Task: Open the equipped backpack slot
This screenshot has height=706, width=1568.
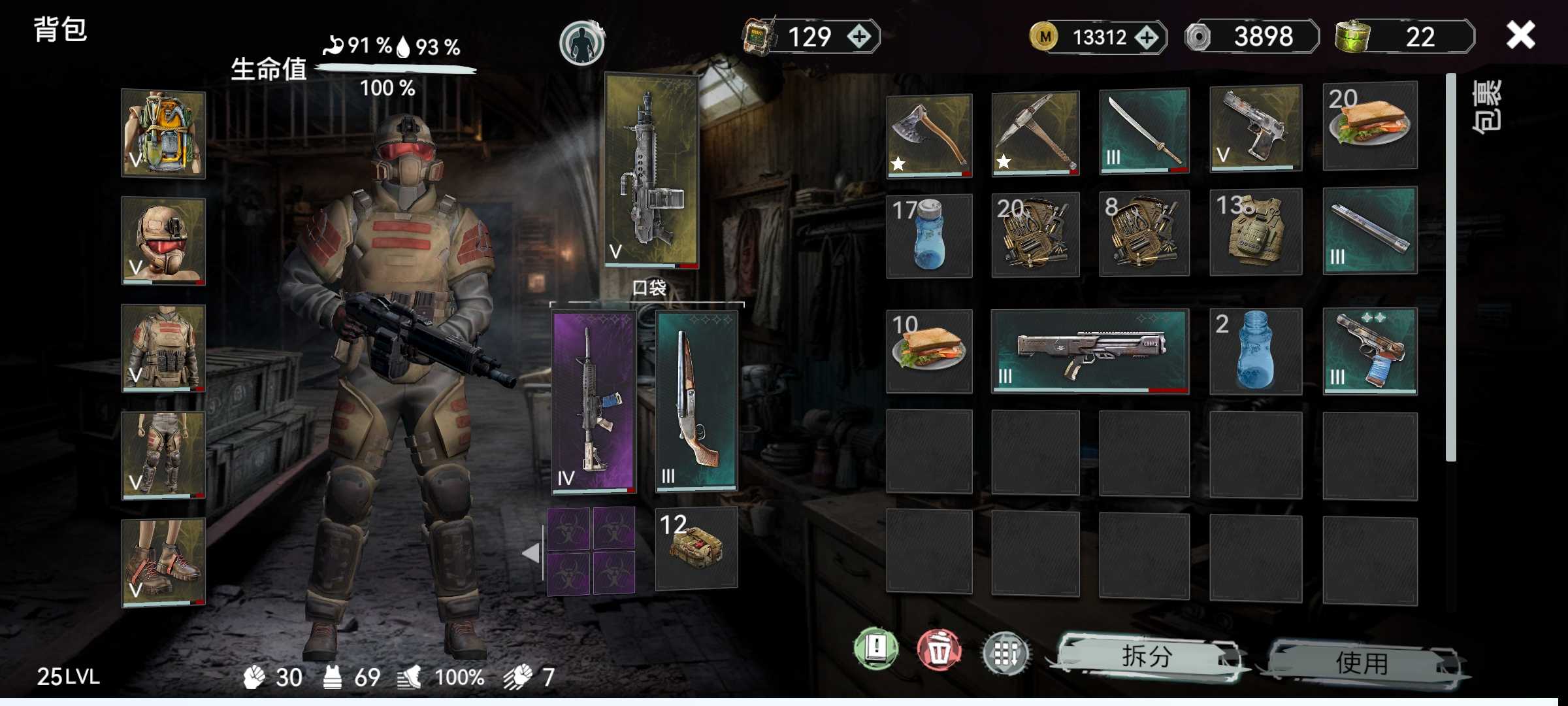Action: click(163, 134)
